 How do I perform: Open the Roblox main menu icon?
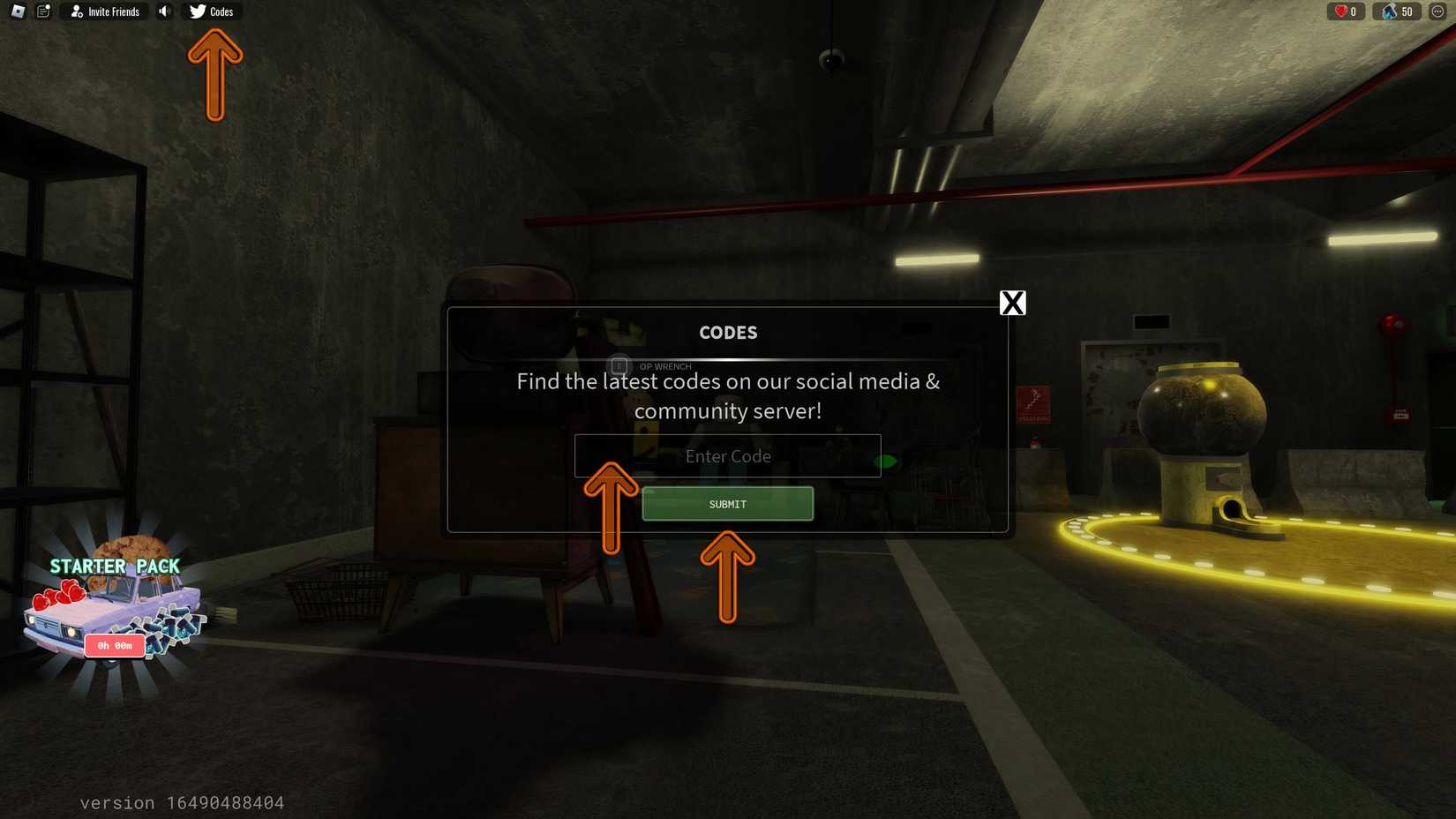click(x=18, y=11)
